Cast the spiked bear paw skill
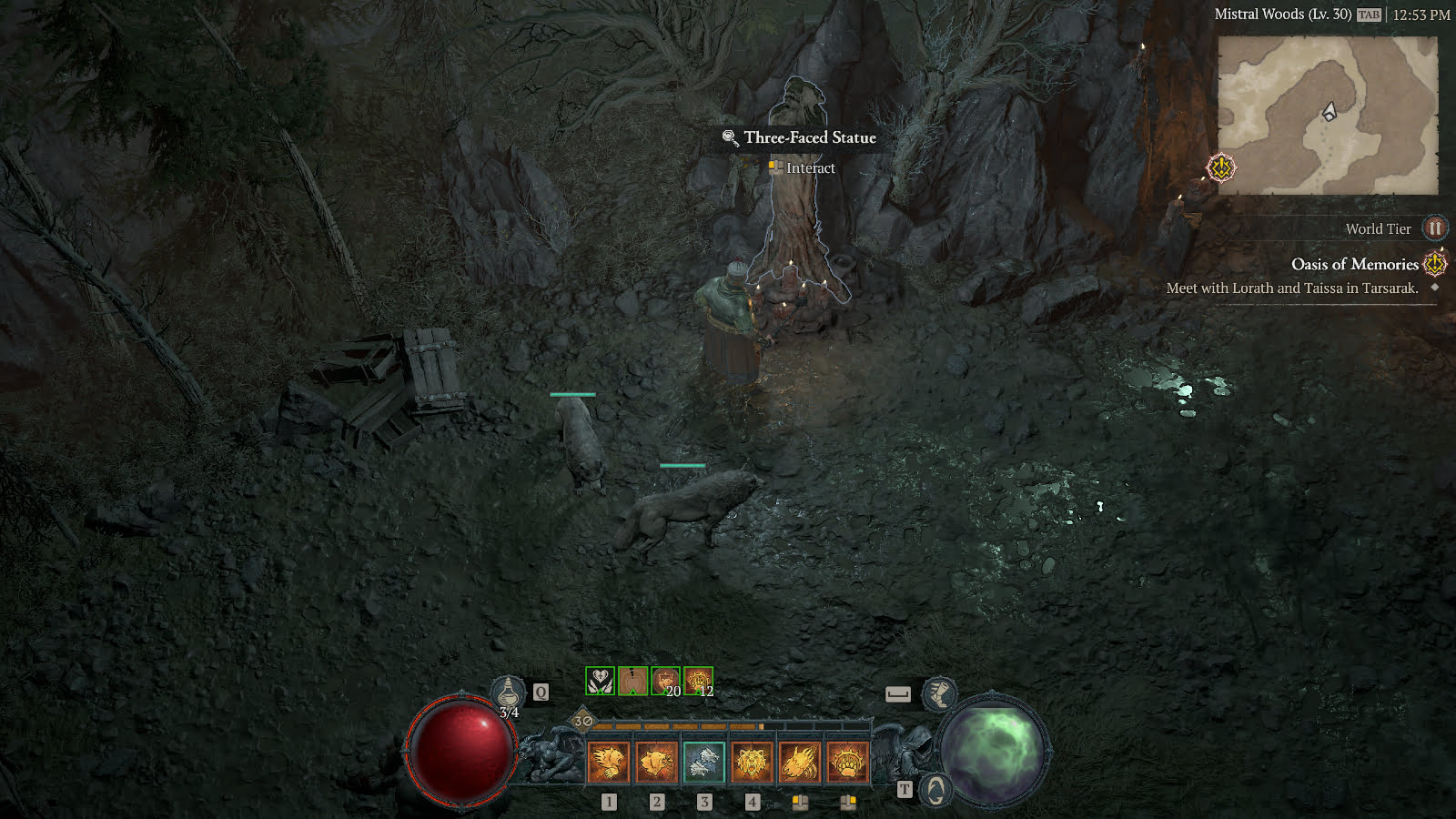 pyautogui.click(x=847, y=762)
